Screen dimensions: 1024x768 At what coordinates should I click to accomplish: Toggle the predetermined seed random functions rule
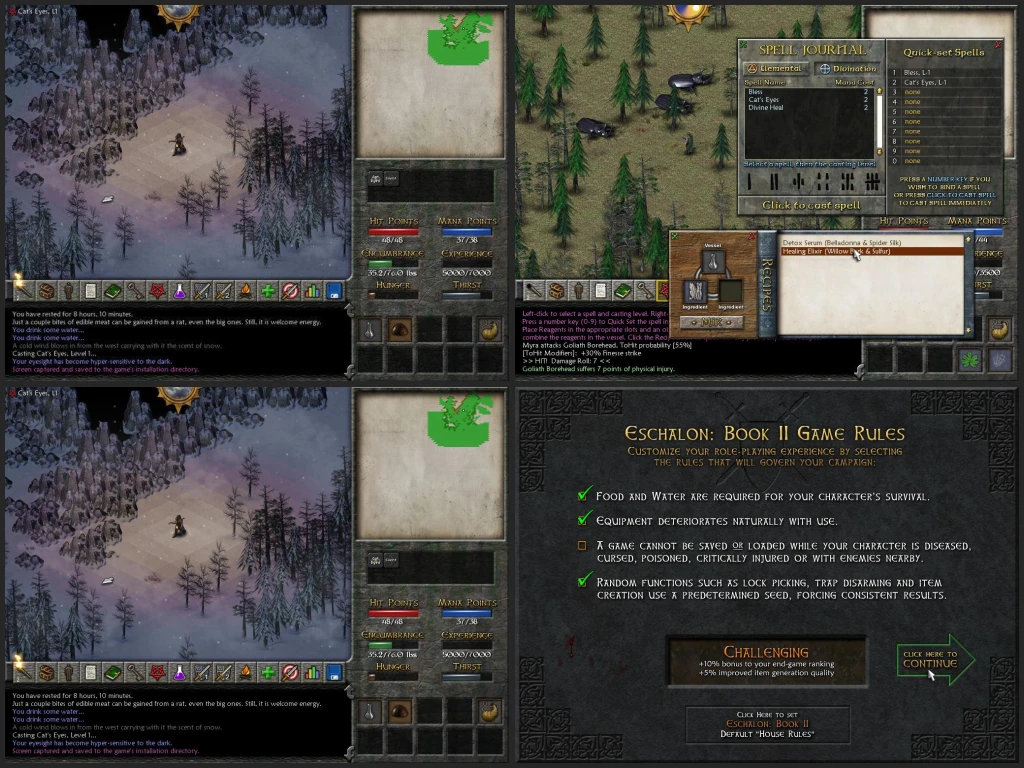pos(583,582)
